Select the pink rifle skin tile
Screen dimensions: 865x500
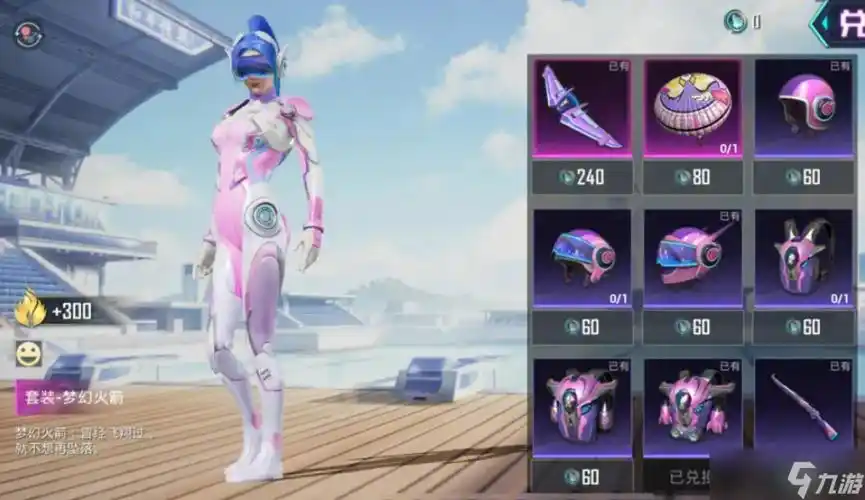(802, 407)
